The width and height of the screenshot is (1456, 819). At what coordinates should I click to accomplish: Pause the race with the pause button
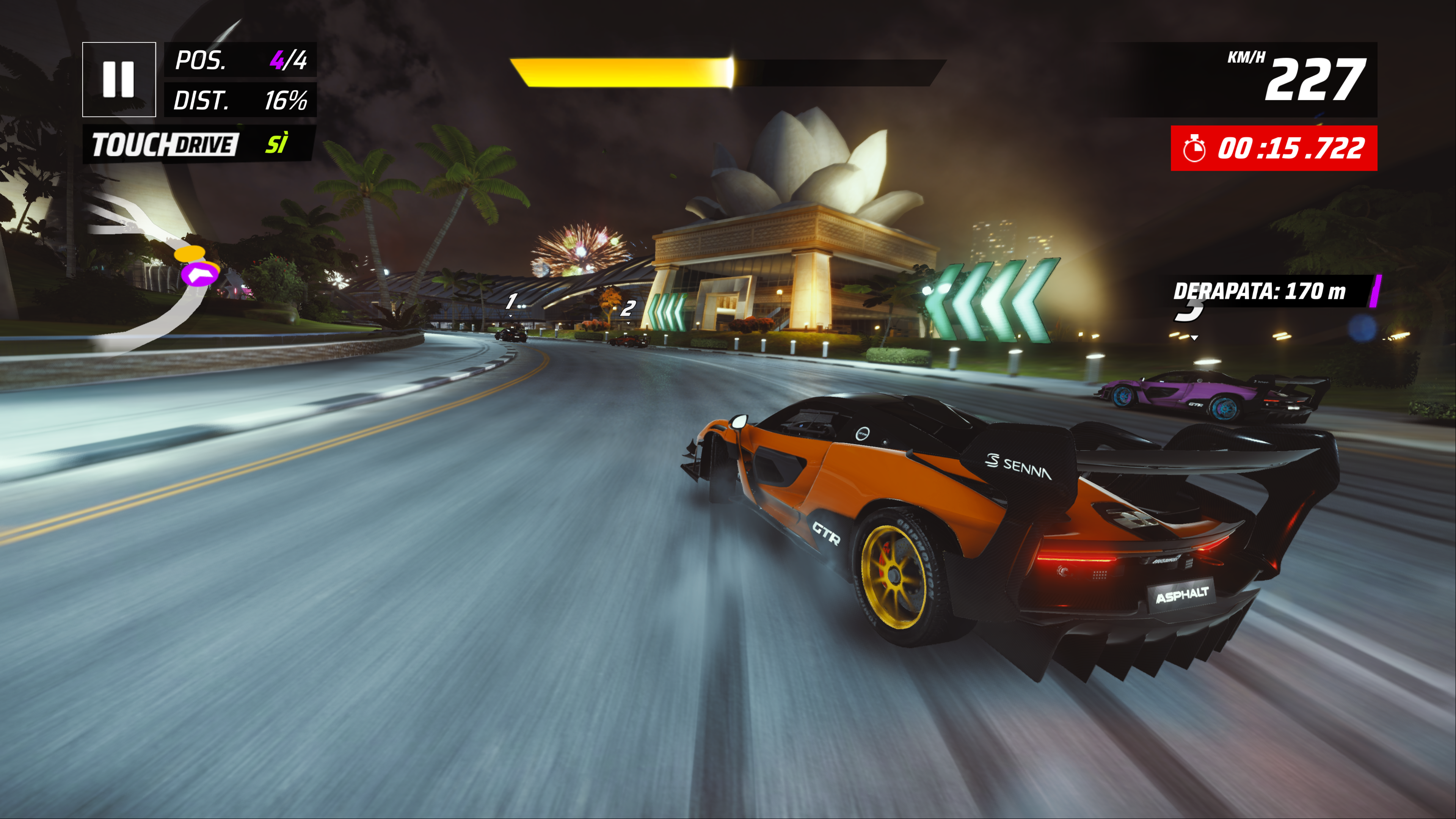(119, 79)
